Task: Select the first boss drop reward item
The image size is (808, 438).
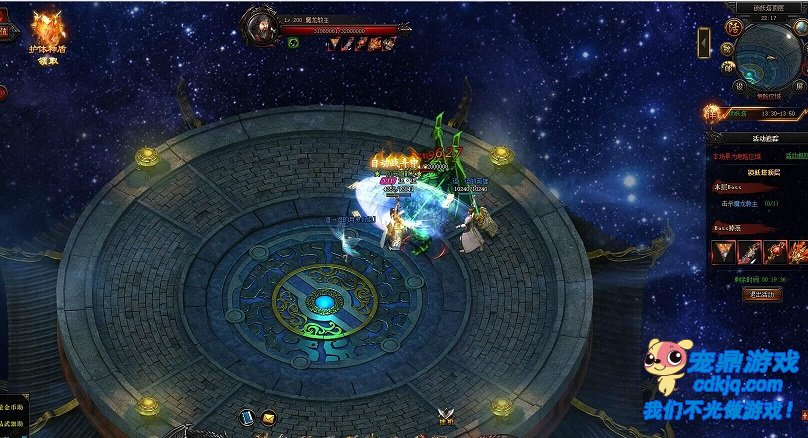Action: coord(723,251)
